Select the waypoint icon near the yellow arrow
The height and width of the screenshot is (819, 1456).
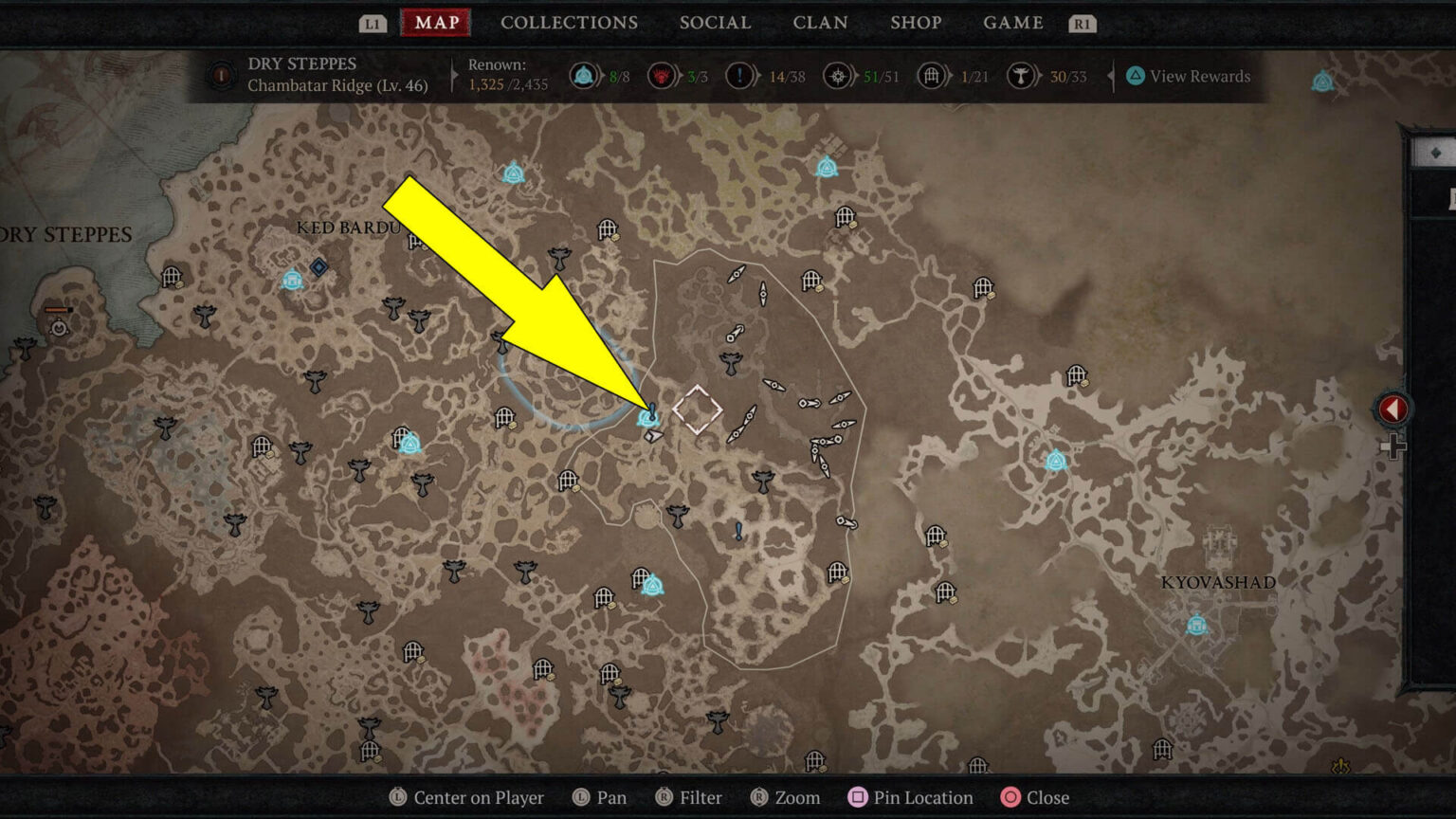(x=648, y=417)
